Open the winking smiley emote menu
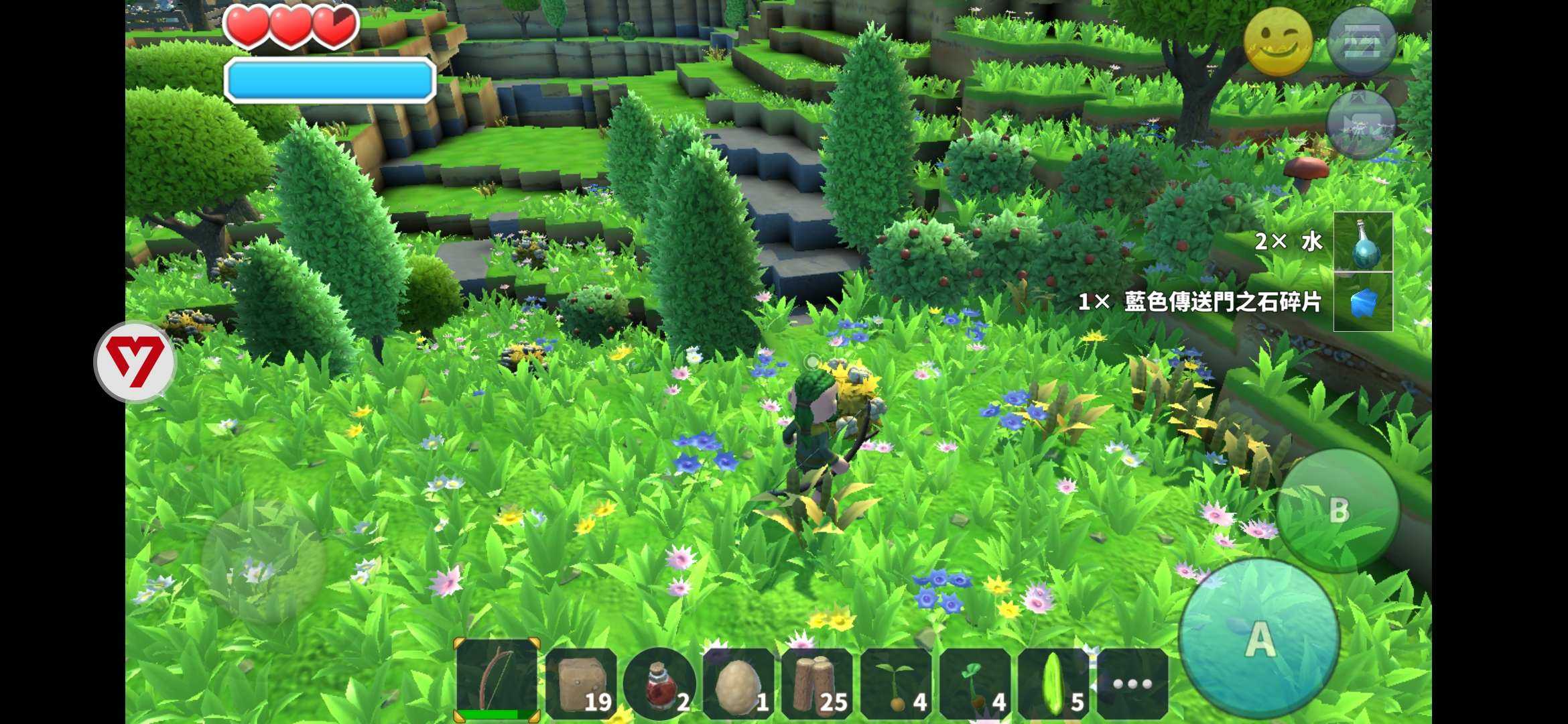 [x=1278, y=42]
